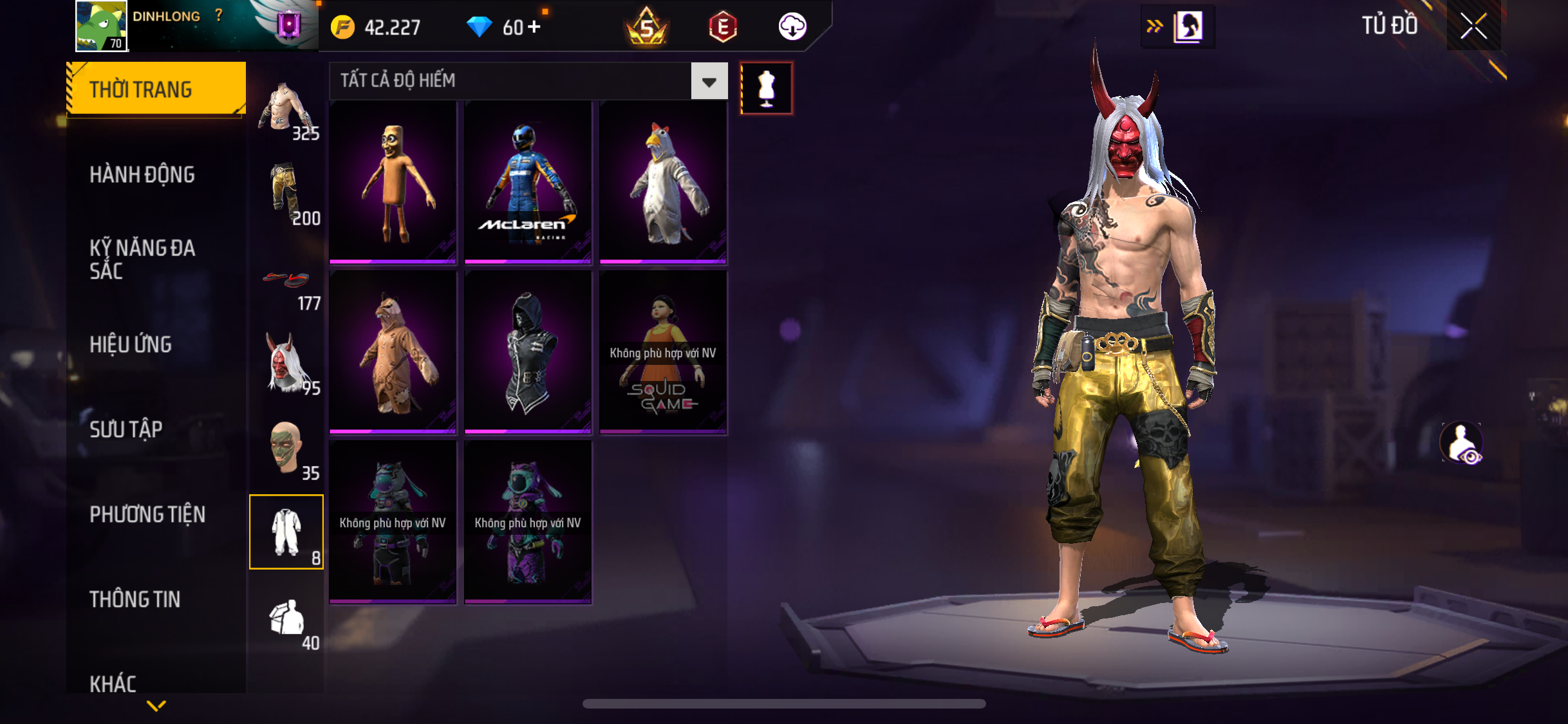Toggle the character view eye icon

click(1462, 443)
